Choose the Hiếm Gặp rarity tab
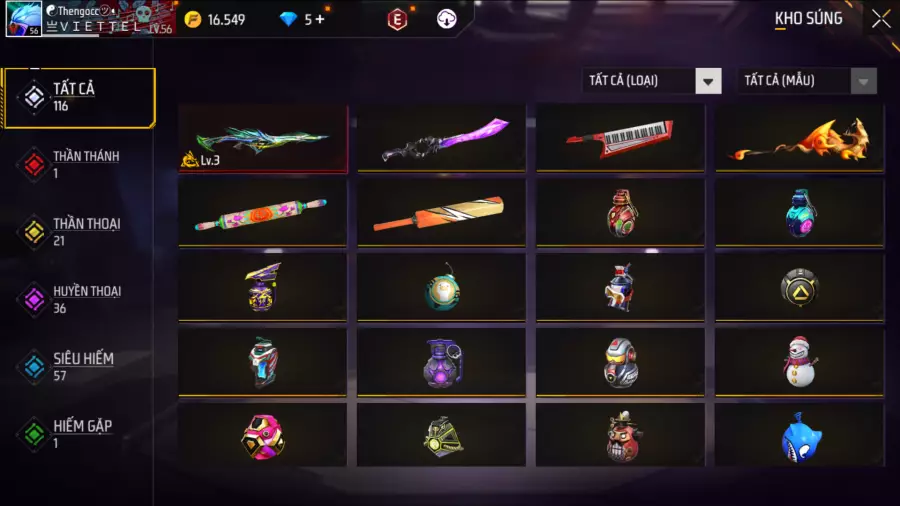This screenshot has width=900, height=506. (x=80, y=433)
